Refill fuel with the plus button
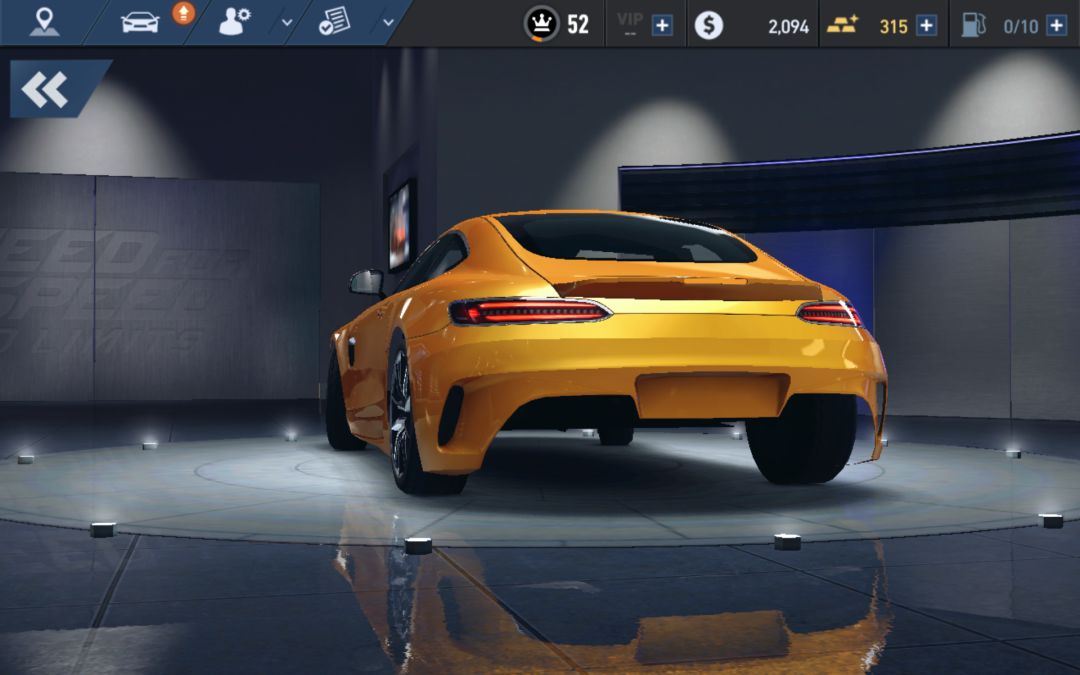The image size is (1080, 675). pyautogui.click(x=1056, y=25)
